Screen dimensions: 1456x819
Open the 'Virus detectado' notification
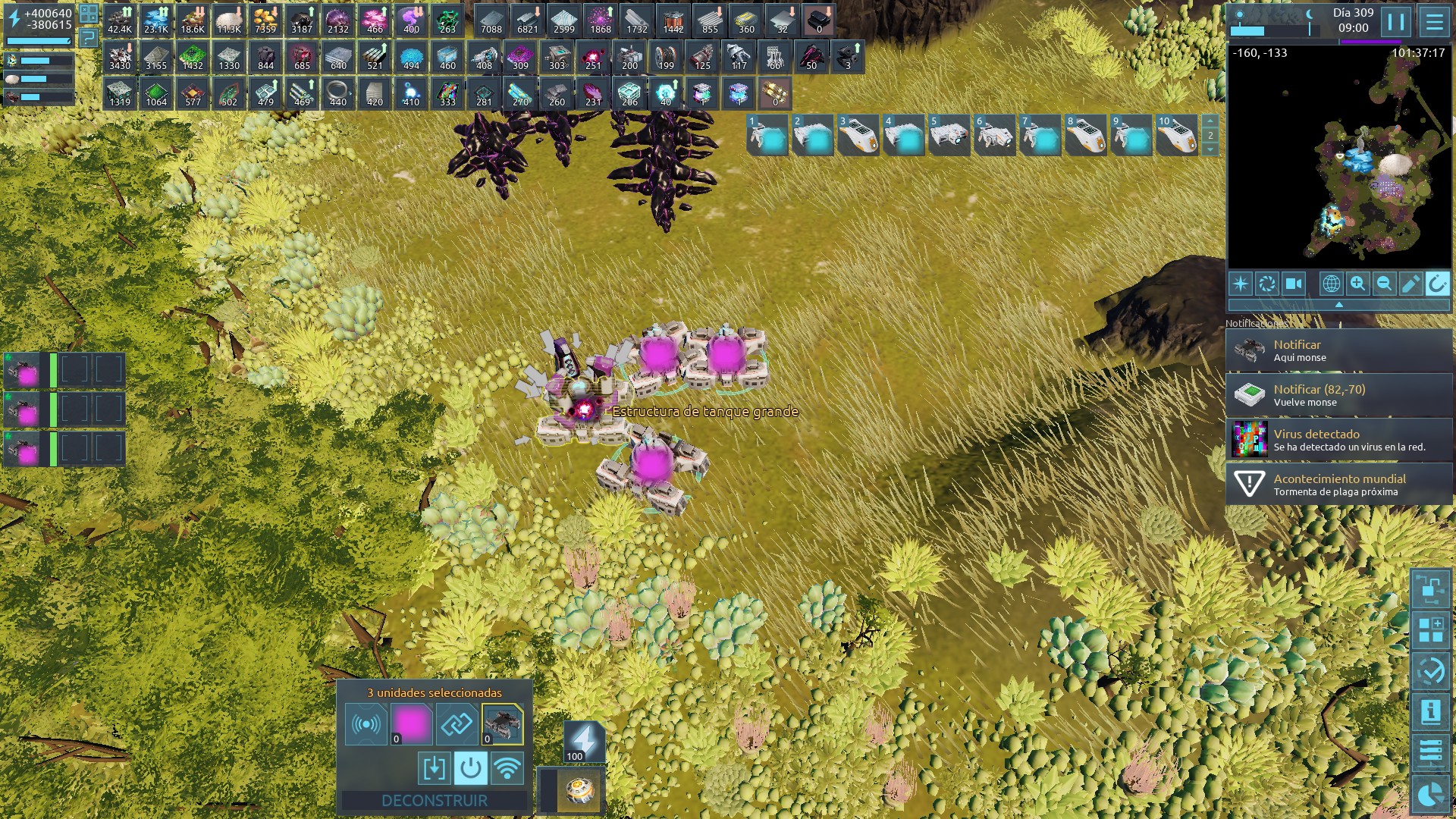[1338, 440]
